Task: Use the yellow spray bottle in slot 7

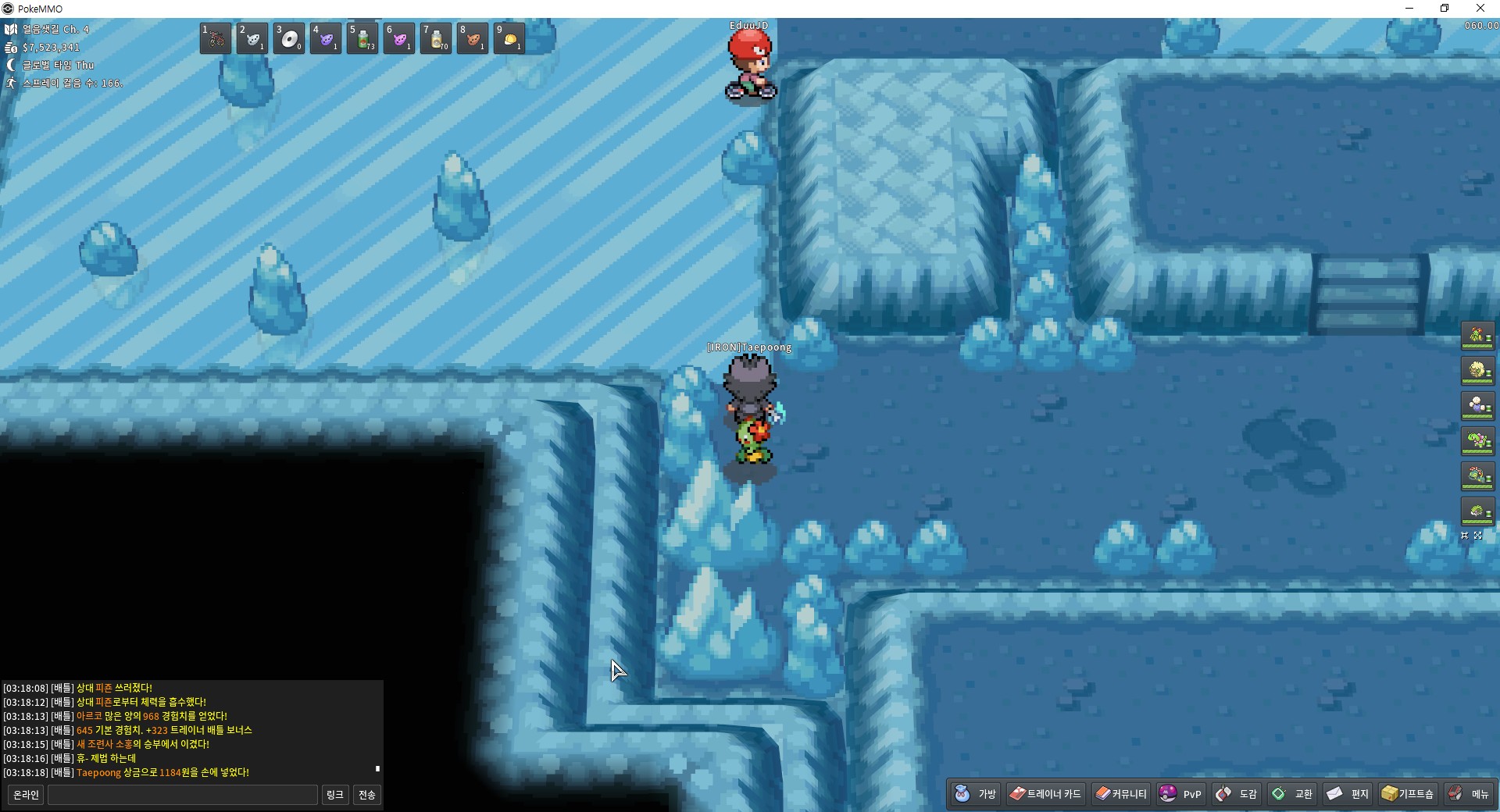Action: [436, 38]
